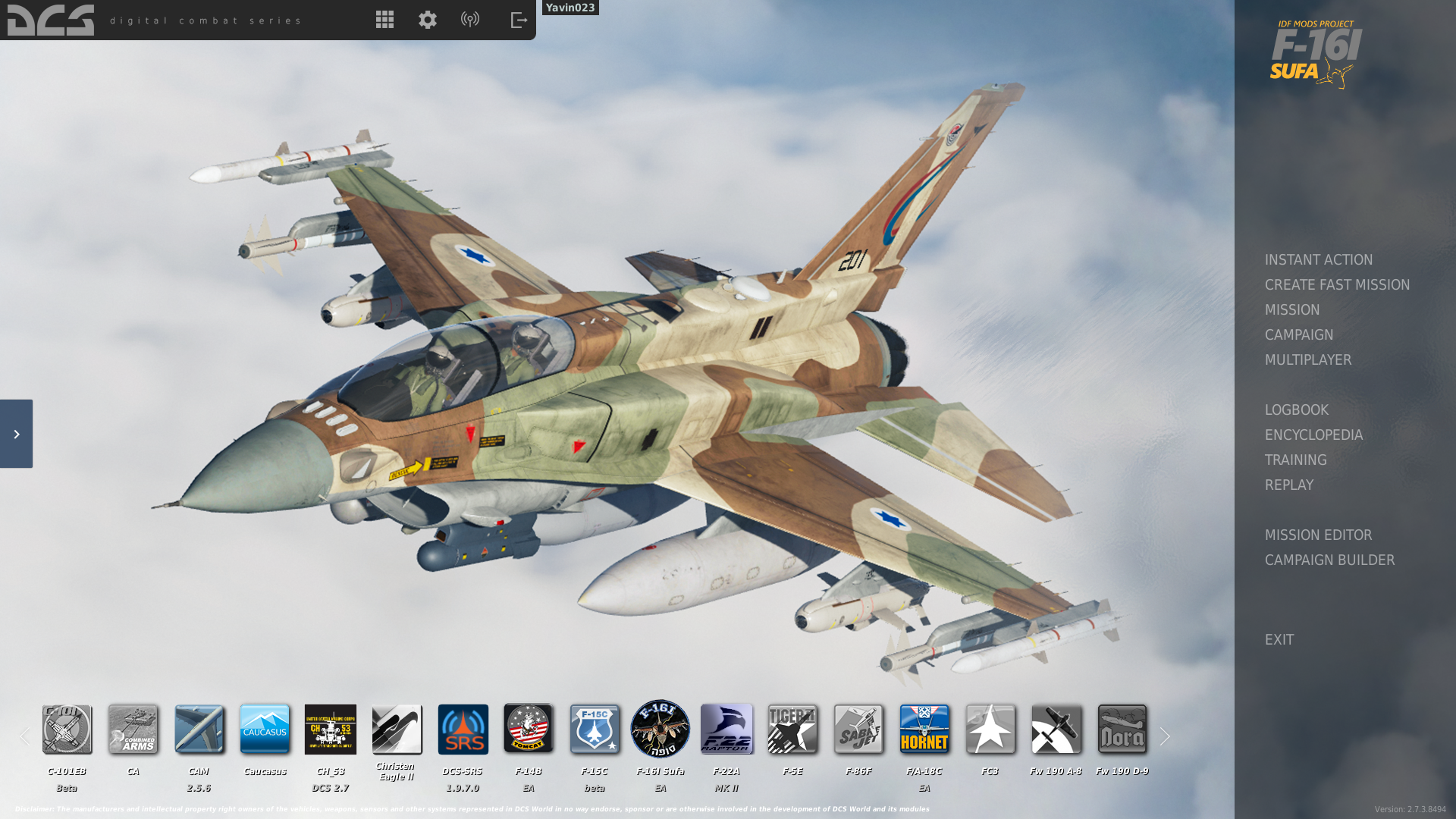Viewport: 1456px width, 819px height.
Task: Select Create Fast Mission
Action: (x=1337, y=284)
